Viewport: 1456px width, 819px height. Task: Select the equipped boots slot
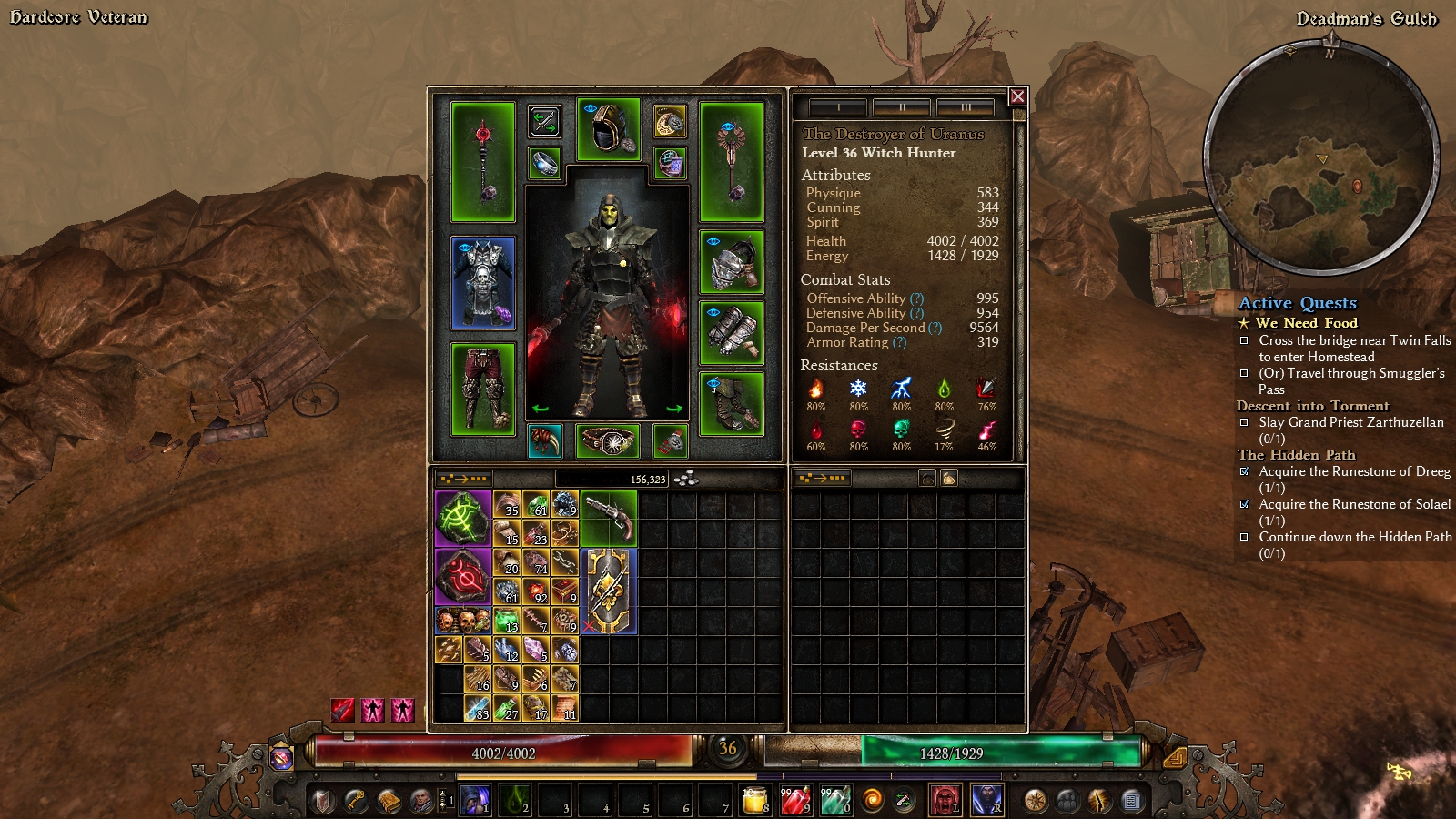[x=731, y=403]
